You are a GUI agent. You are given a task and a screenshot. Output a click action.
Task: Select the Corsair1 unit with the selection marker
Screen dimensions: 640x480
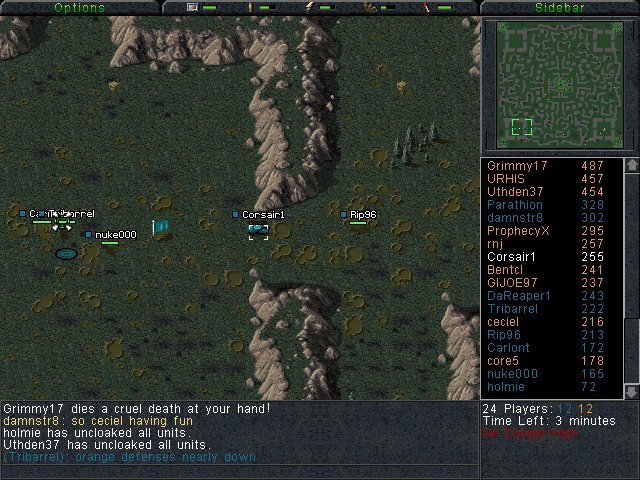click(x=258, y=231)
